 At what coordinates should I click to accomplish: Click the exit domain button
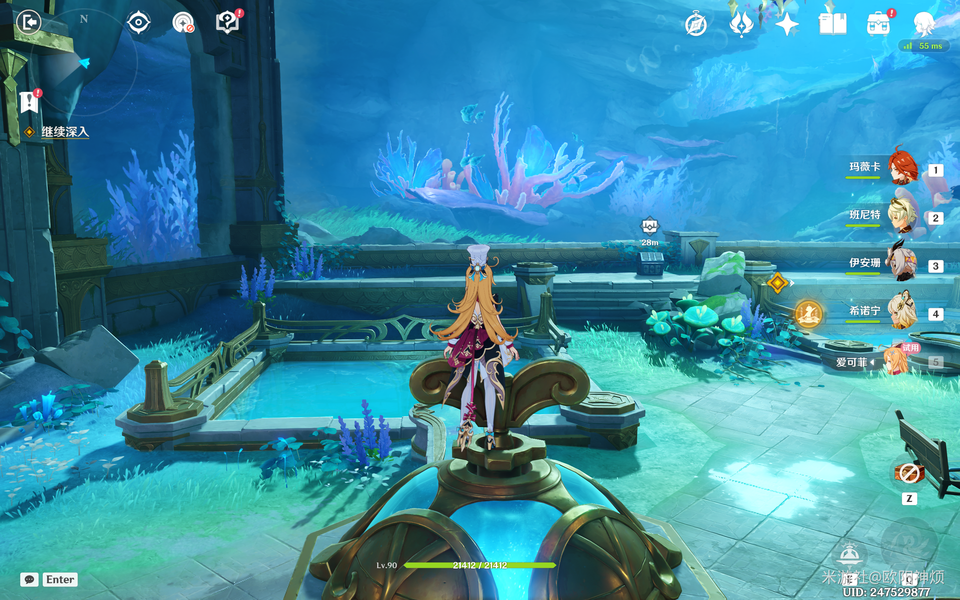pyautogui.click(x=30, y=22)
